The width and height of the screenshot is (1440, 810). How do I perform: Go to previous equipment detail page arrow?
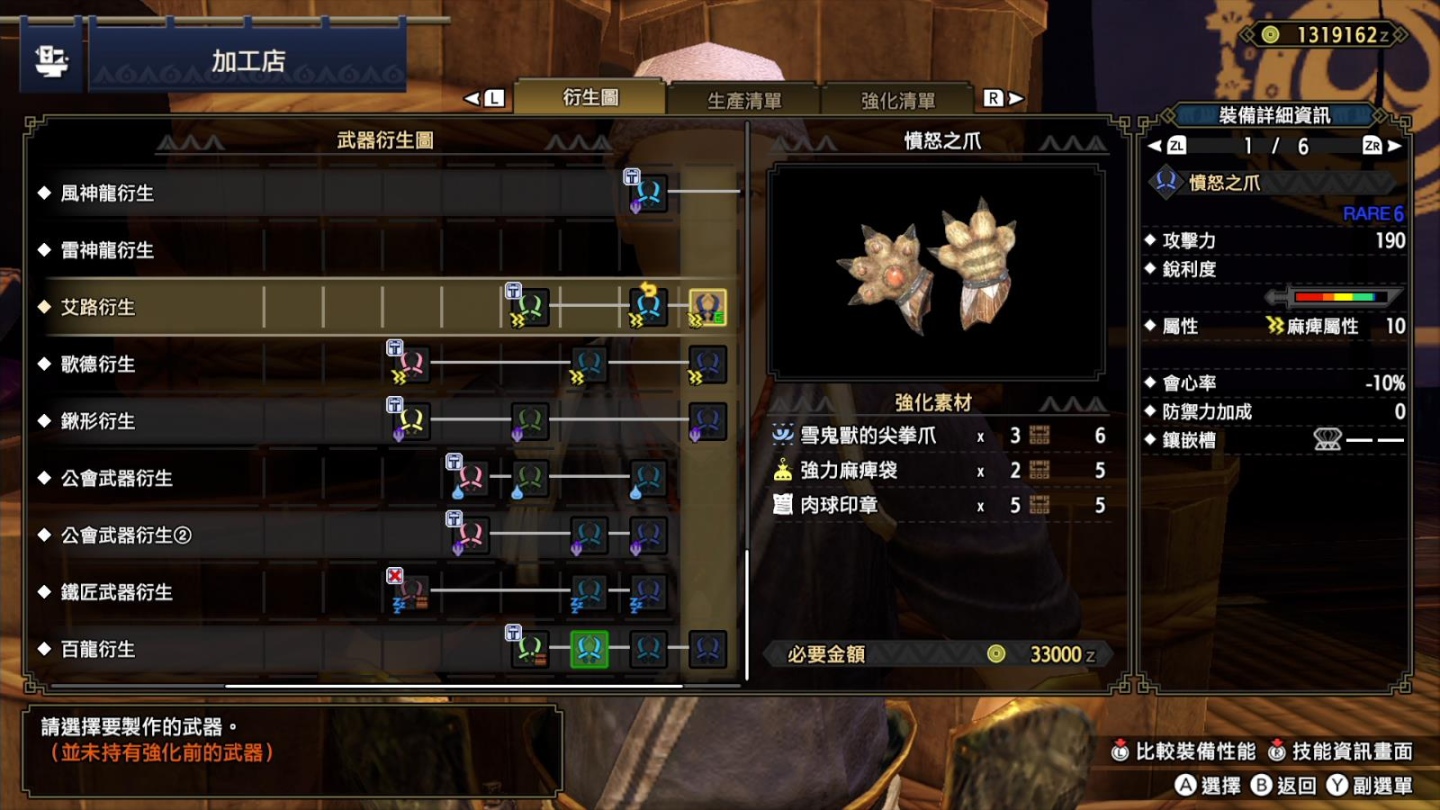coord(1155,146)
